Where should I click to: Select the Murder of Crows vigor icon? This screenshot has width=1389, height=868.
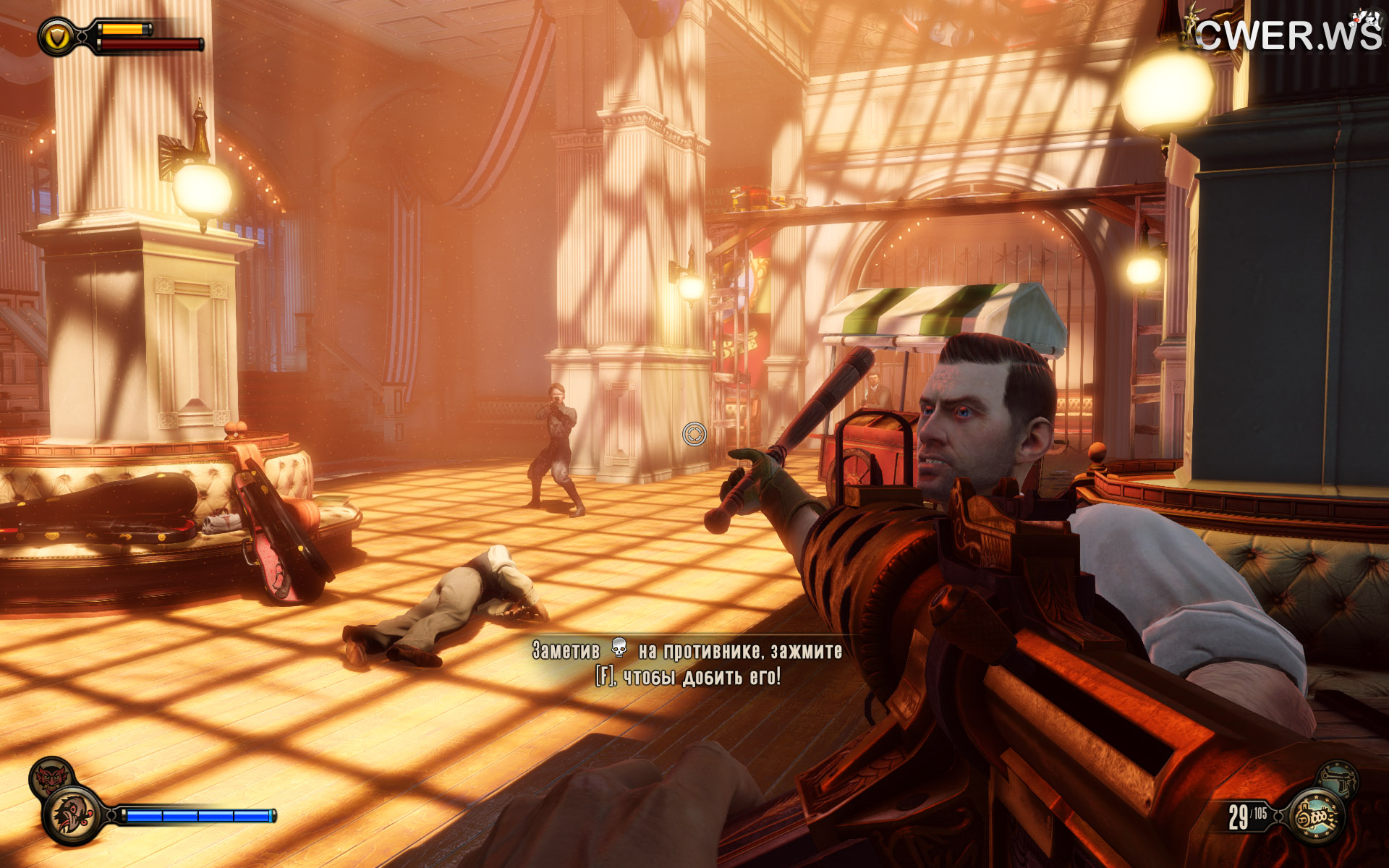(x=73, y=815)
